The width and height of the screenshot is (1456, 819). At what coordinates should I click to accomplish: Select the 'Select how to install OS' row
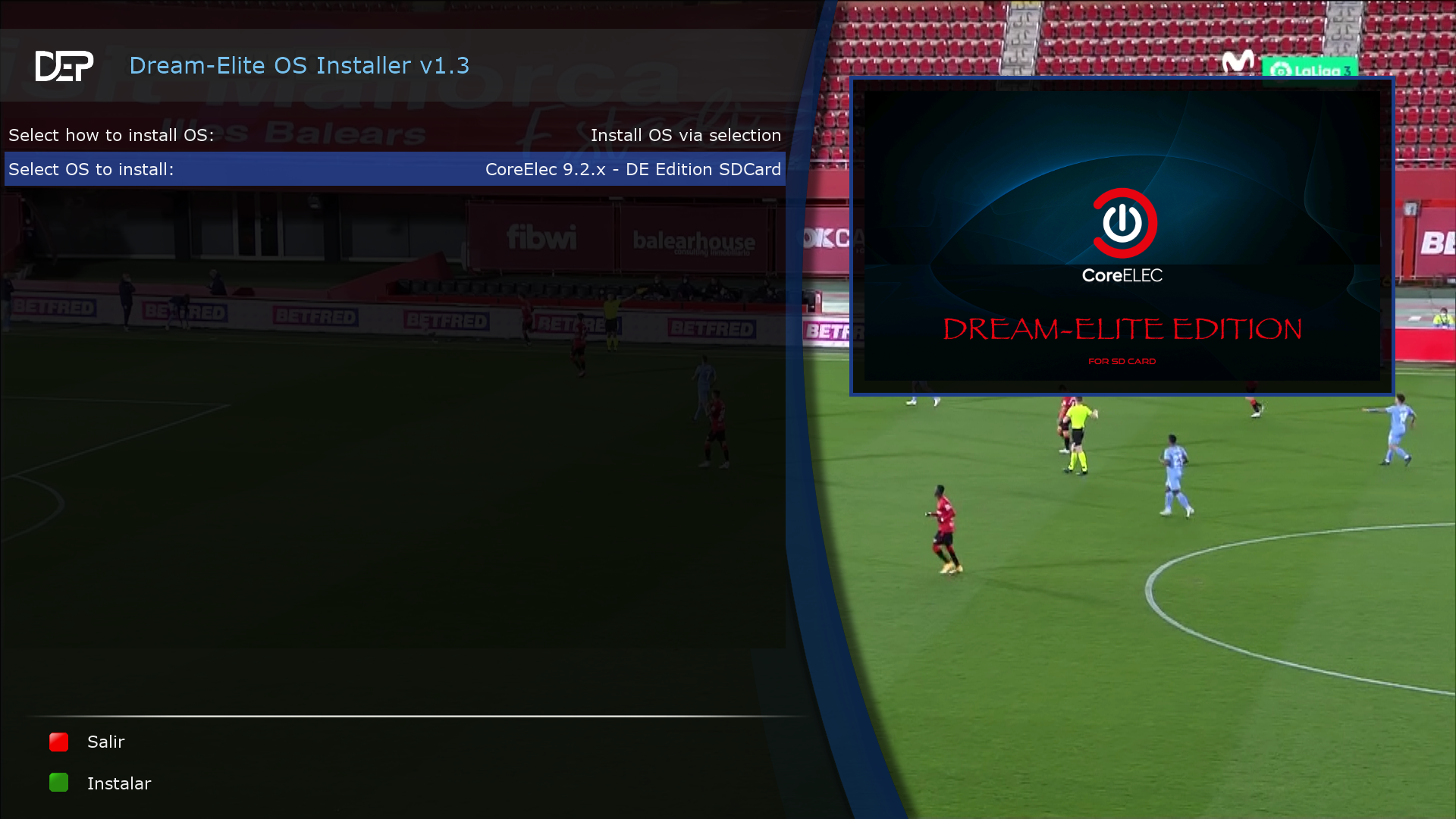(x=394, y=135)
